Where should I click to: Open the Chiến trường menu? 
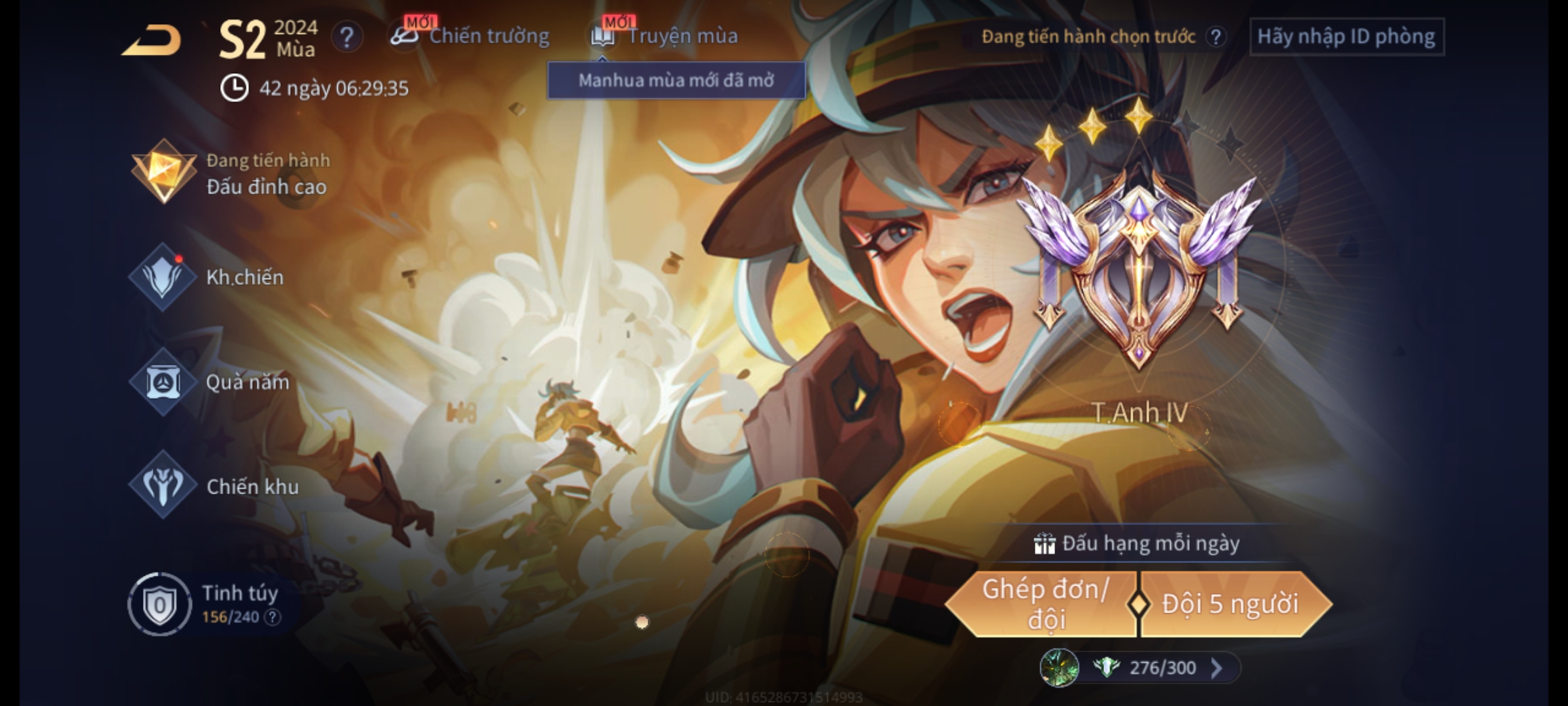coord(472,36)
